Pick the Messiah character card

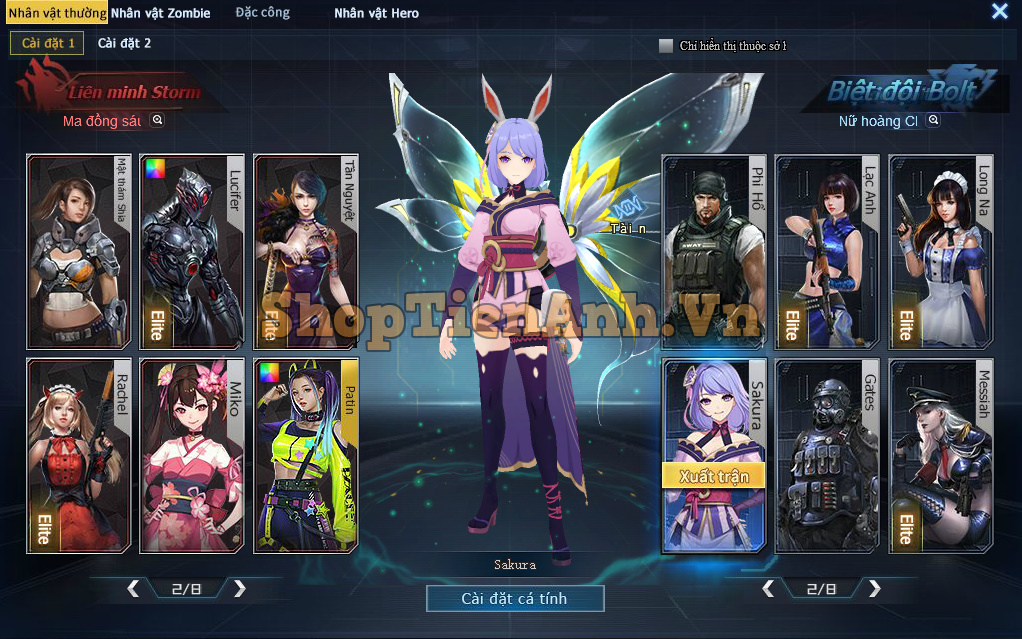tap(941, 455)
